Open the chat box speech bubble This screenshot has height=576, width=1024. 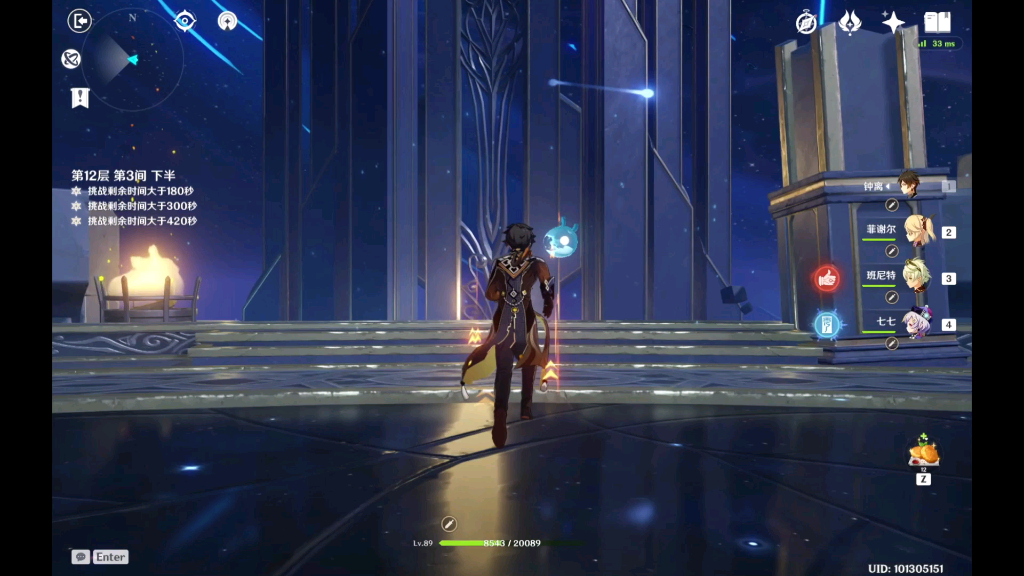click(81, 557)
